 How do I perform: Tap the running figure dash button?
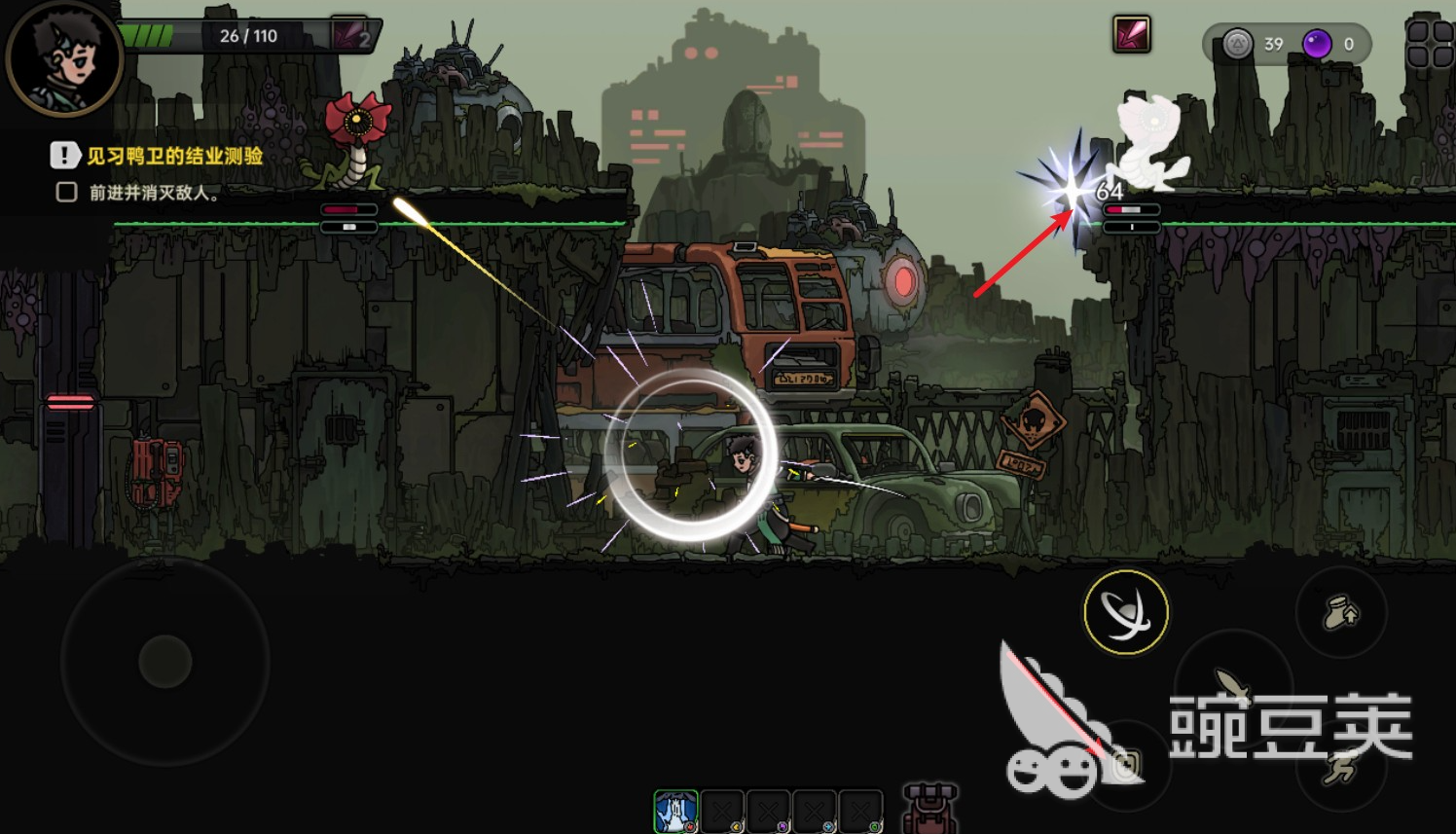click(x=1341, y=769)
